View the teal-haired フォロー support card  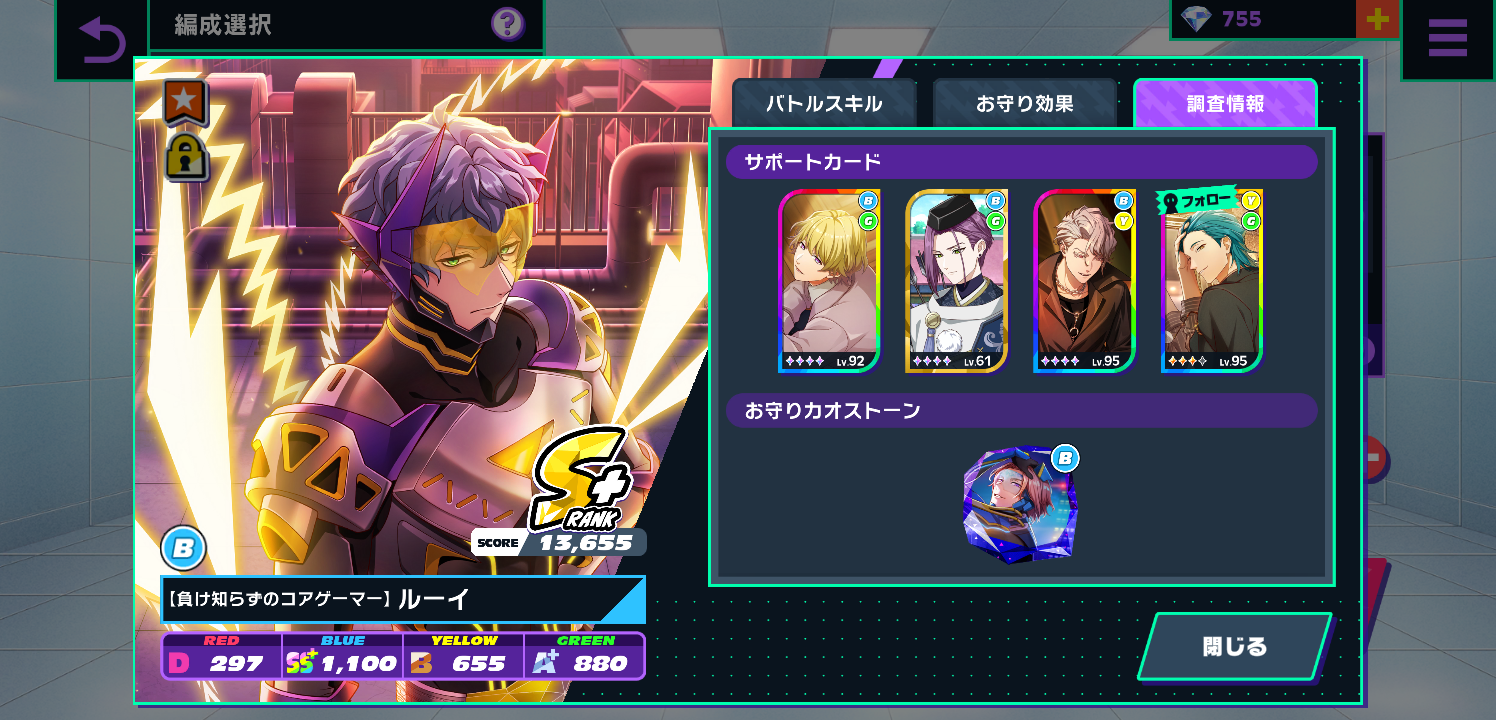[x=1211, y=281]
